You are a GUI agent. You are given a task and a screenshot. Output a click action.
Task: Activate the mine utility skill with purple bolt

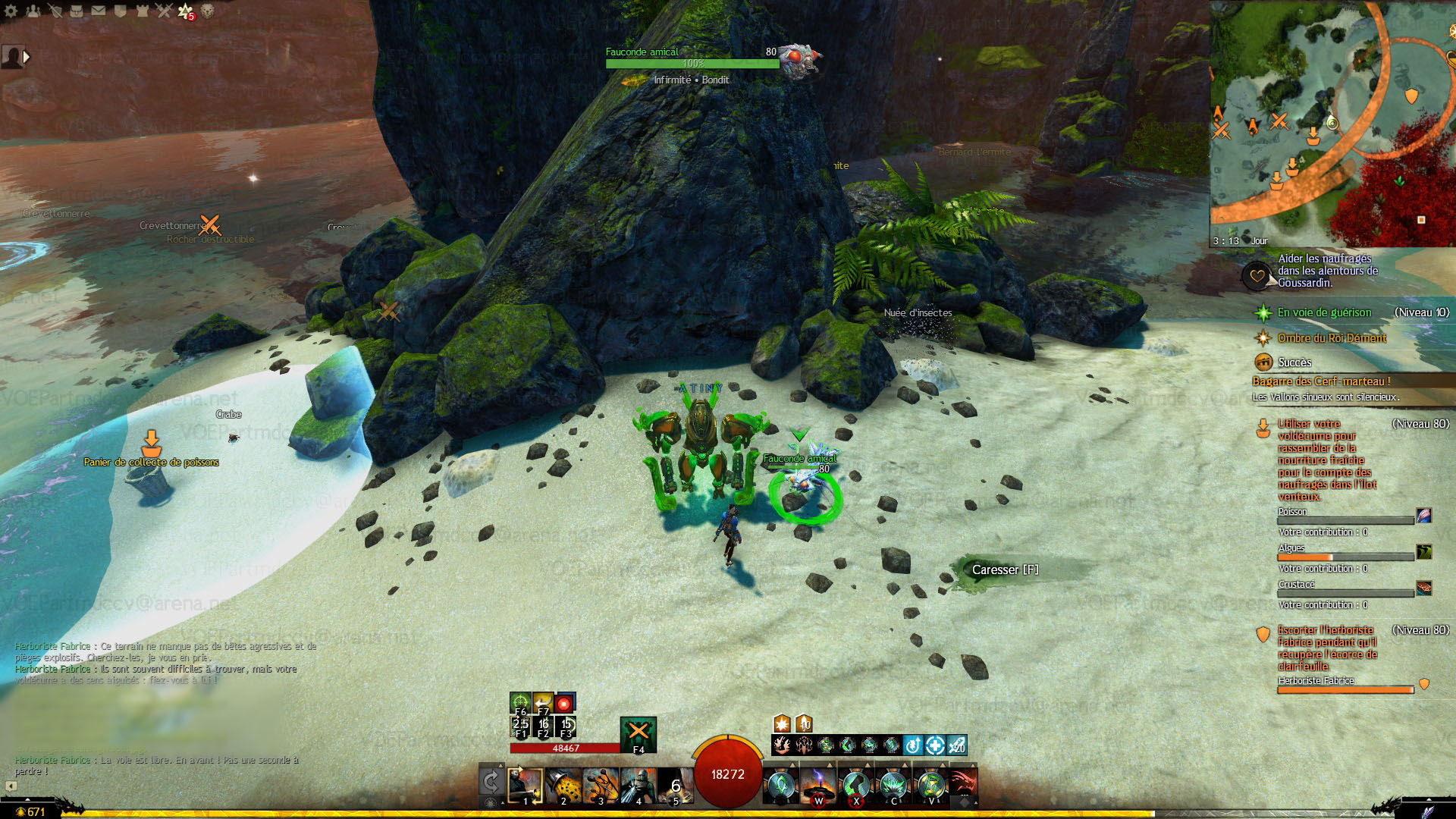pyautogui.click(x=818, y=786)
